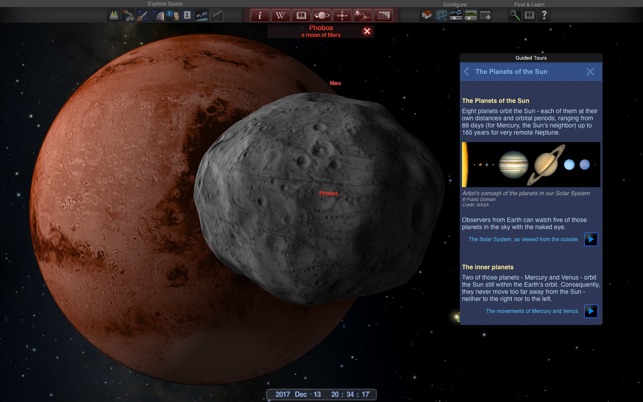The height and width of the screenshot is (402, 643).
Task: Click the date and time display bar
Action: (x=321, y=395)
